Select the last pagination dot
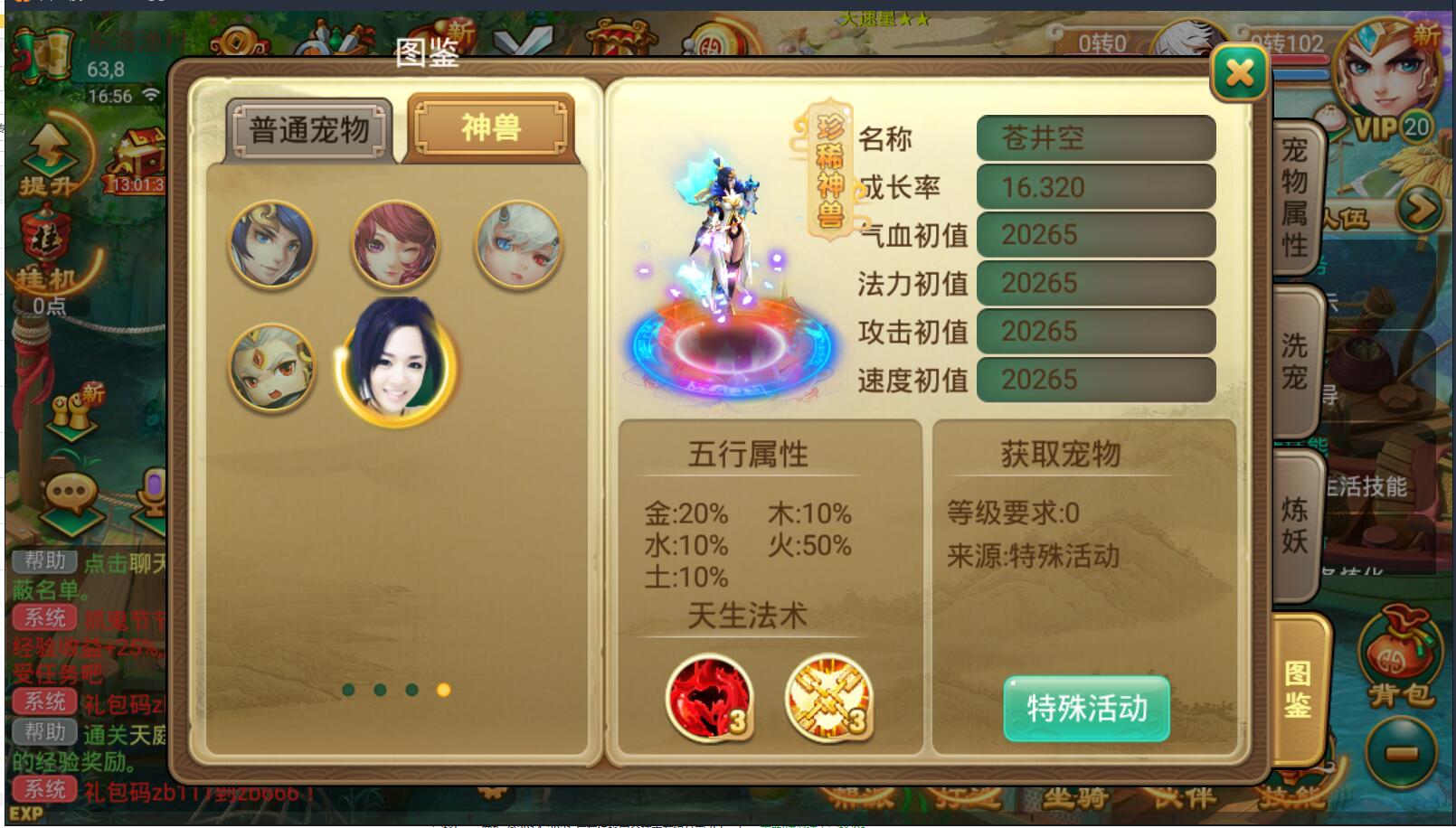 (x=443, y=689)
